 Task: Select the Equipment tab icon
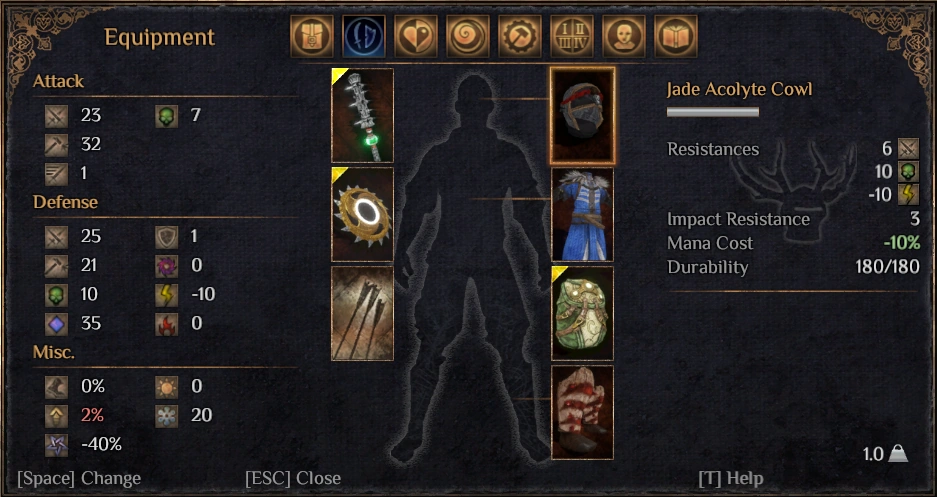pyautogui.click(x=363, y=36)
